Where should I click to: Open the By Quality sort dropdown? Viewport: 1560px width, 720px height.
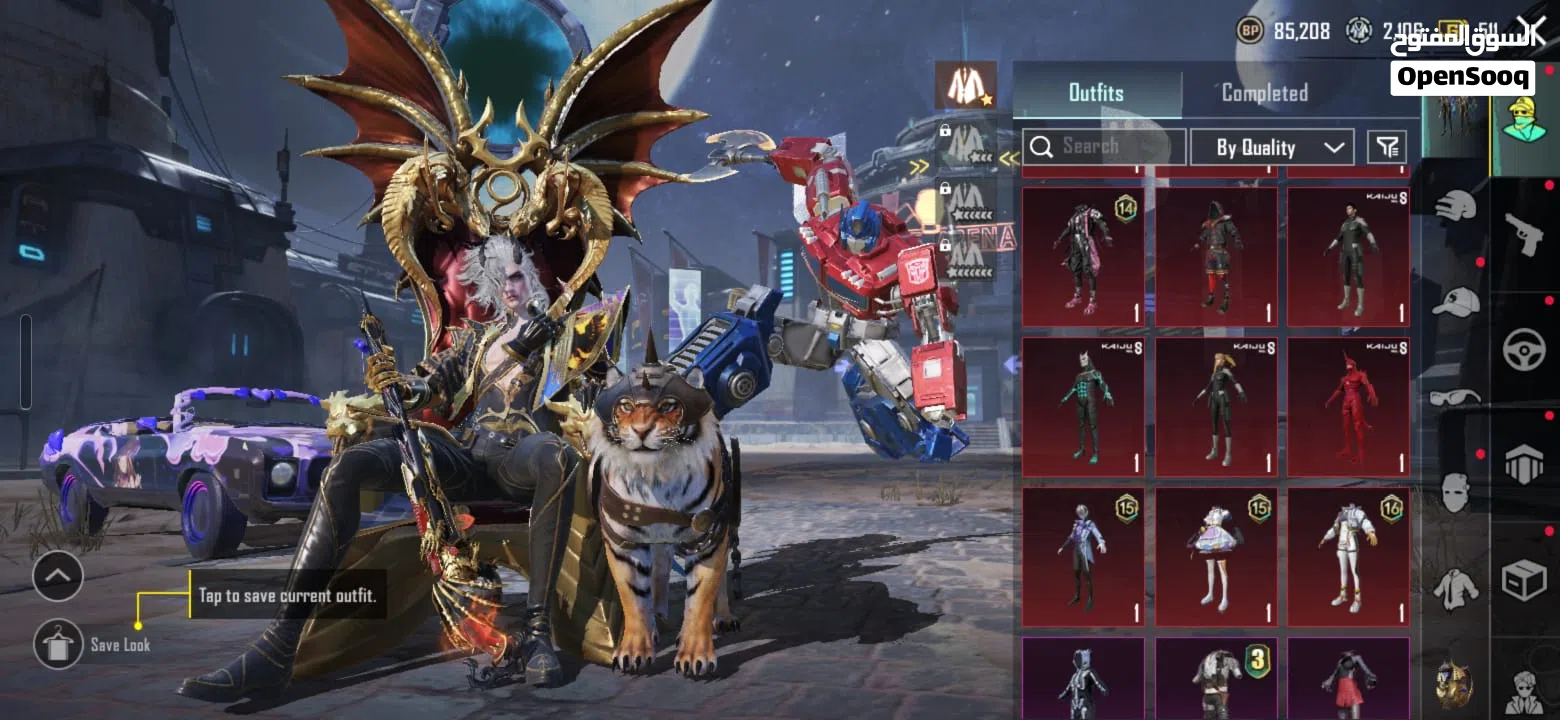1272,148
